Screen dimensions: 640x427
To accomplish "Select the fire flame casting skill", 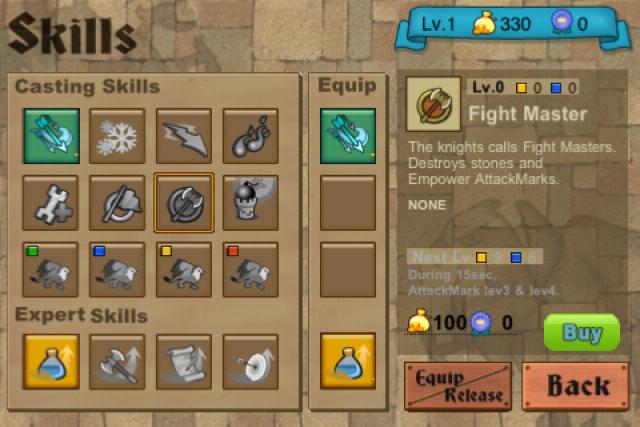I will coord(250,136).
